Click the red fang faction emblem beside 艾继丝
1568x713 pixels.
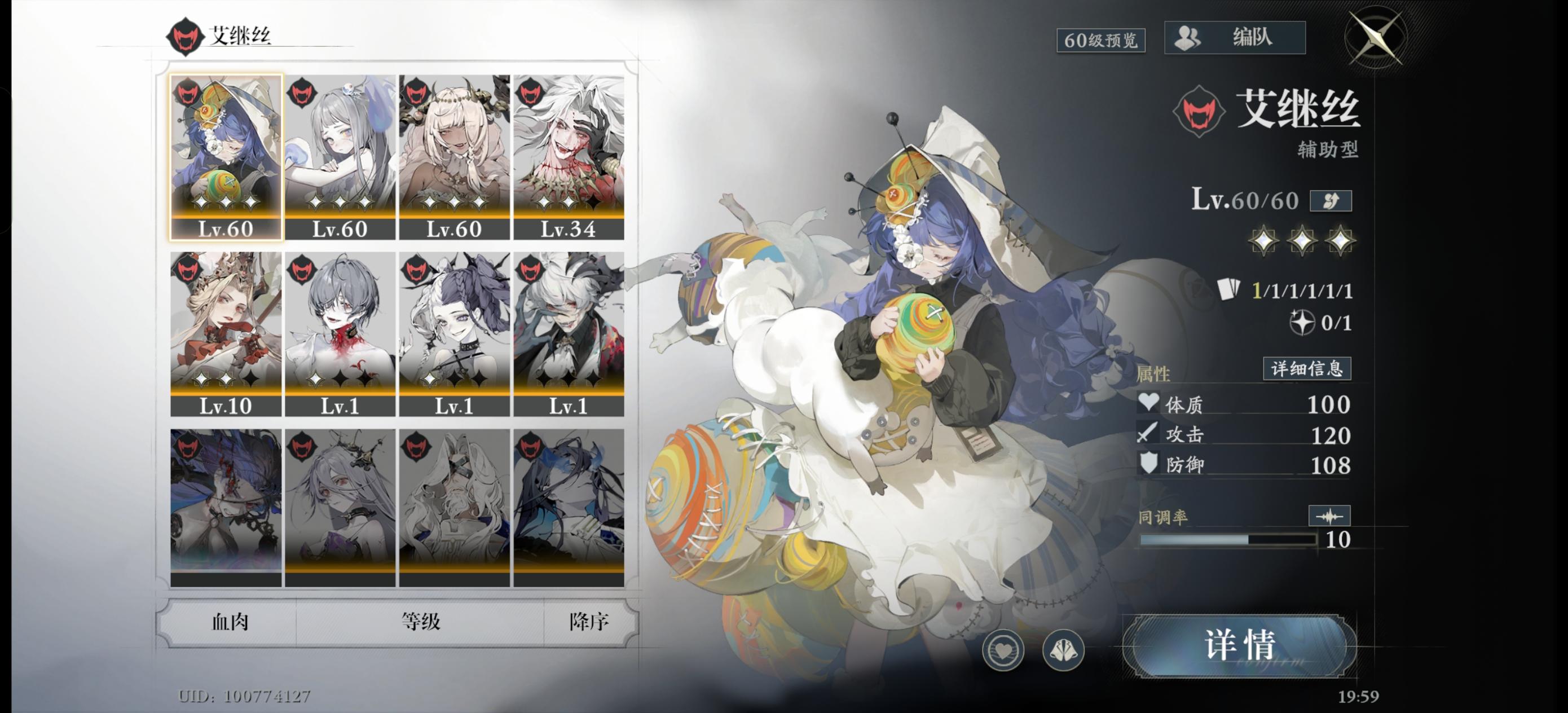point(1200,115)
